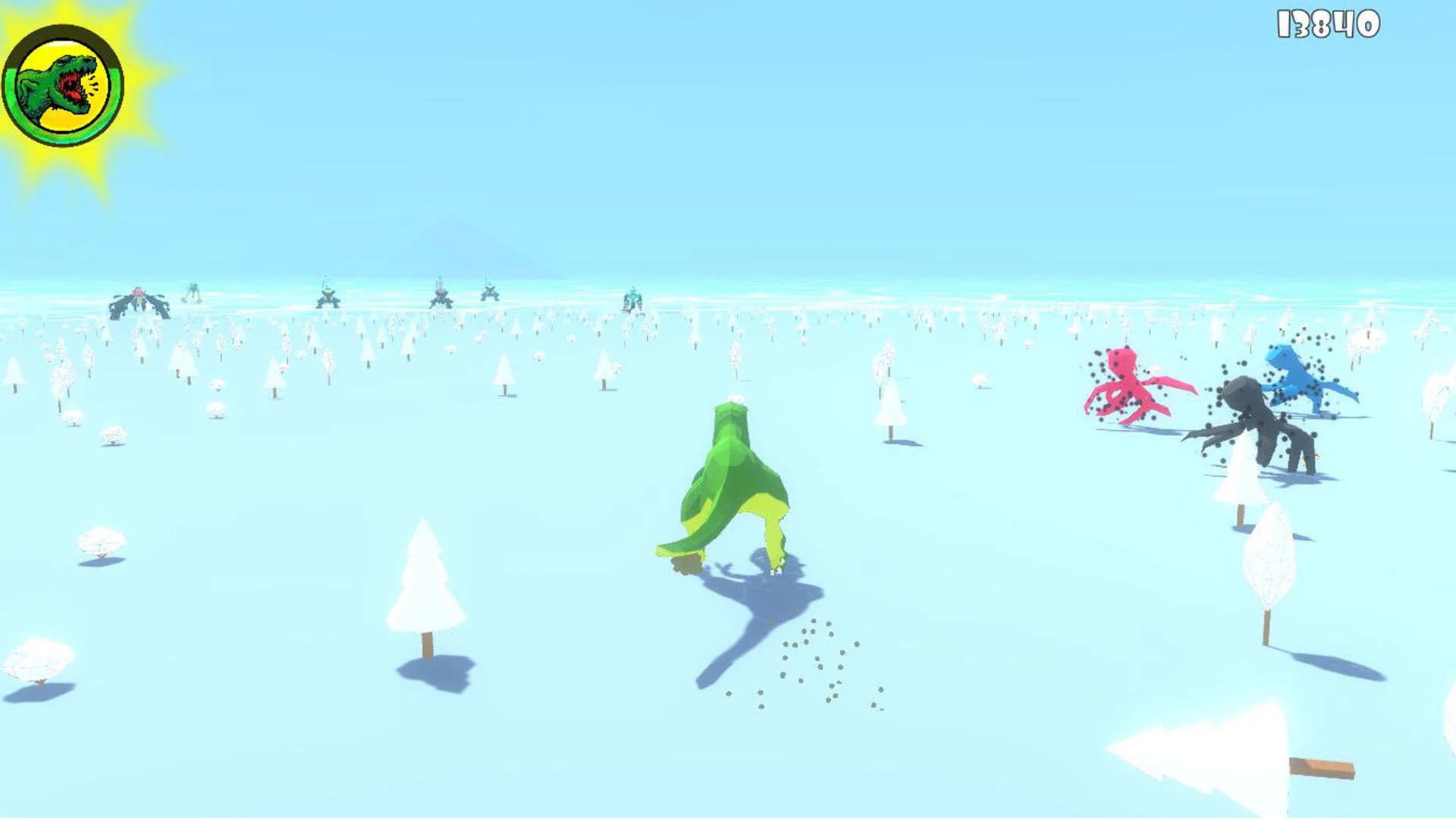Click the roar sound-lines graphic in the emblem

coord(93,85)
